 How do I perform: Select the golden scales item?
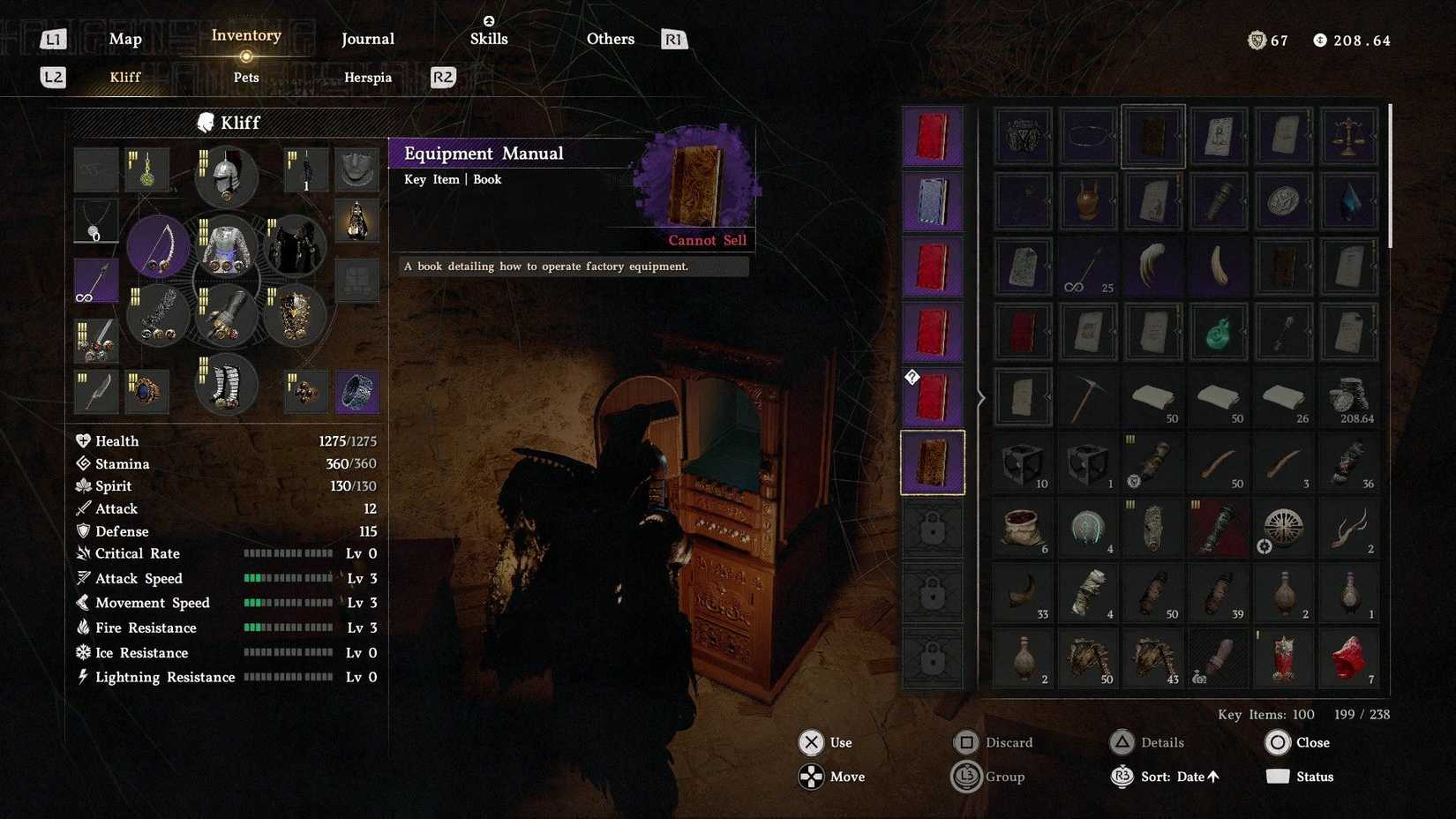pyautogui.click(x=1348, y=135)
